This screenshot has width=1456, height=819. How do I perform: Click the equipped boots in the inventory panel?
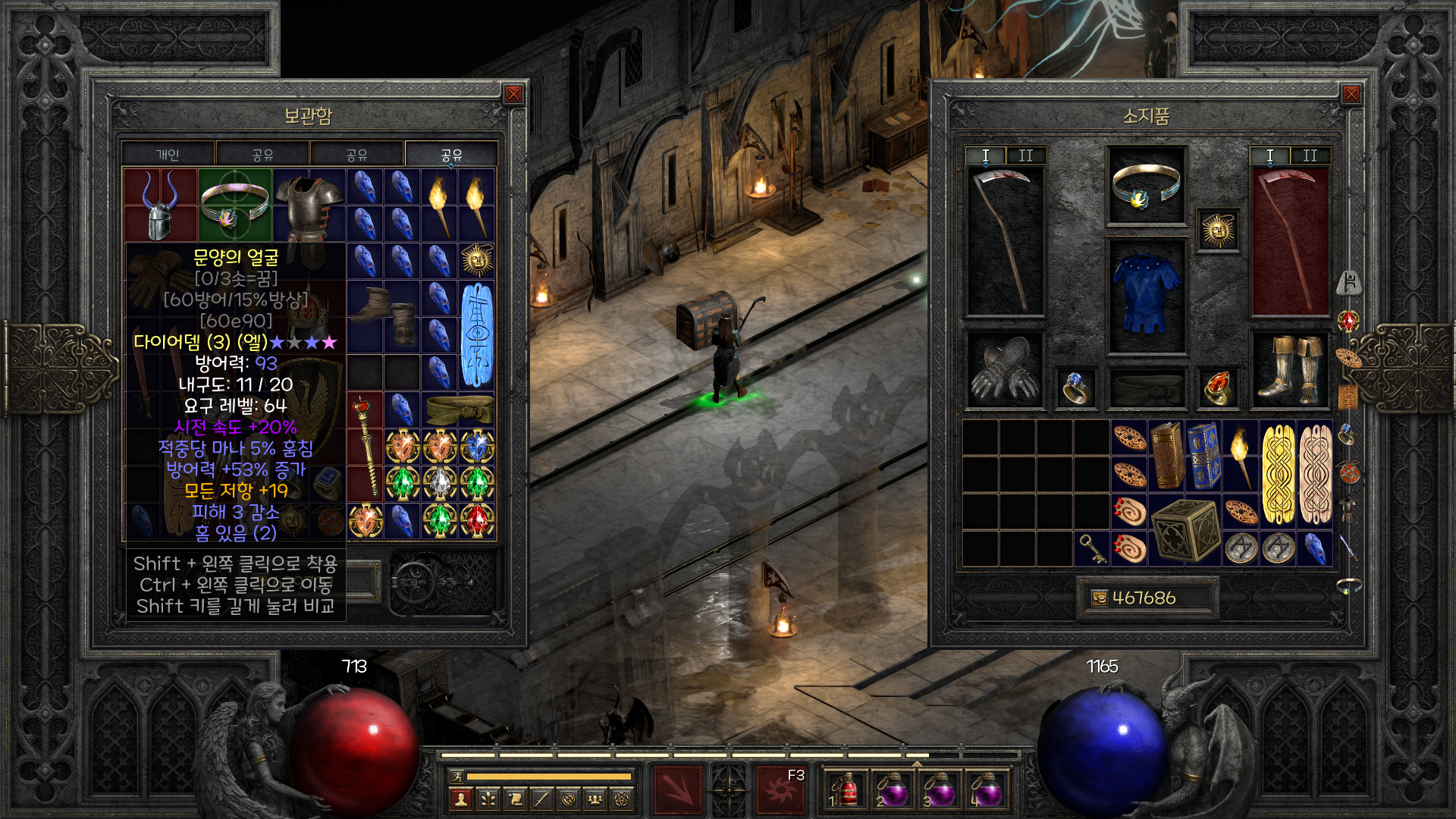[1289, 370]
